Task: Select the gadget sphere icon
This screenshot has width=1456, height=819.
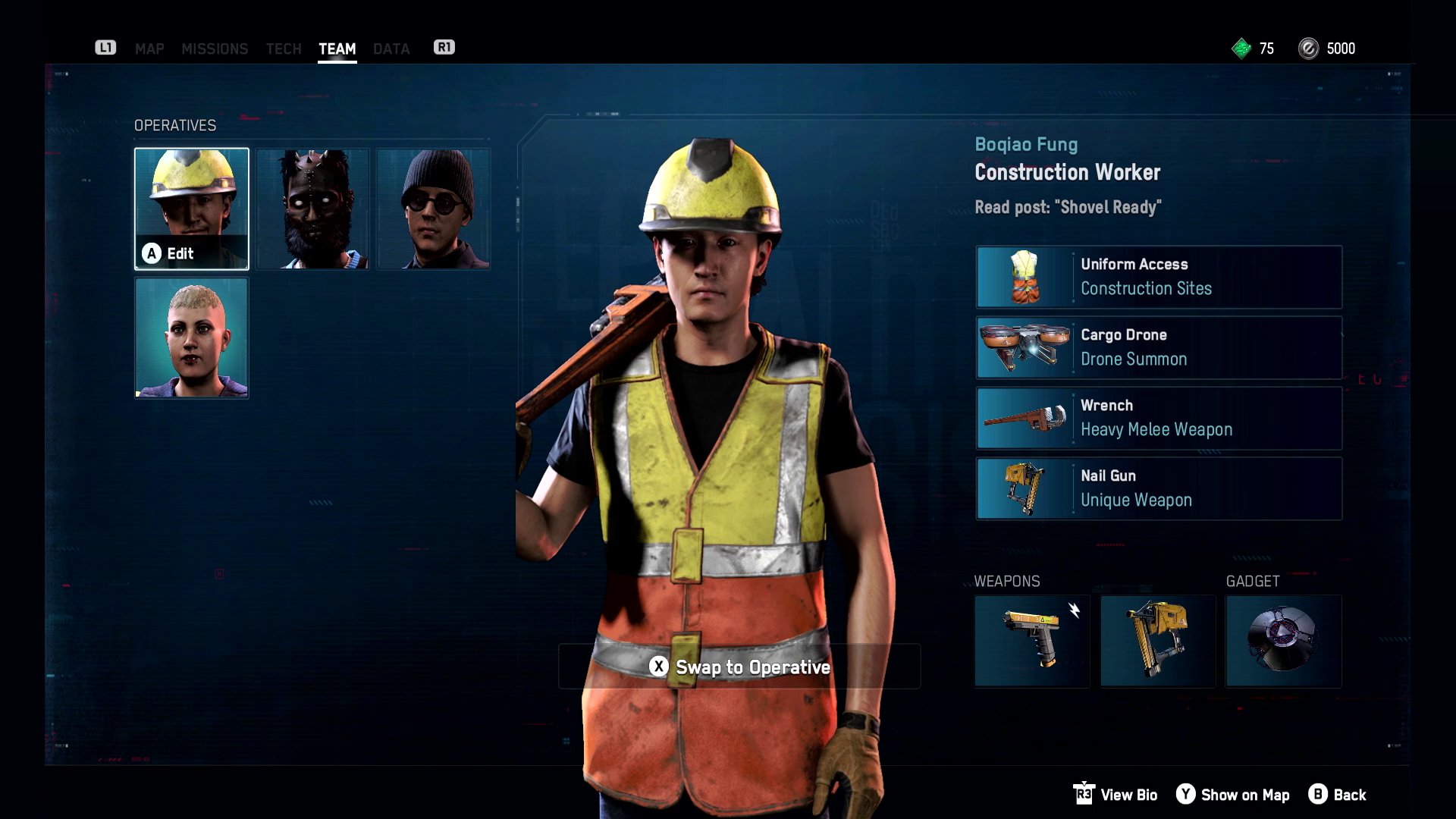Action: [x=1283, y=641]
